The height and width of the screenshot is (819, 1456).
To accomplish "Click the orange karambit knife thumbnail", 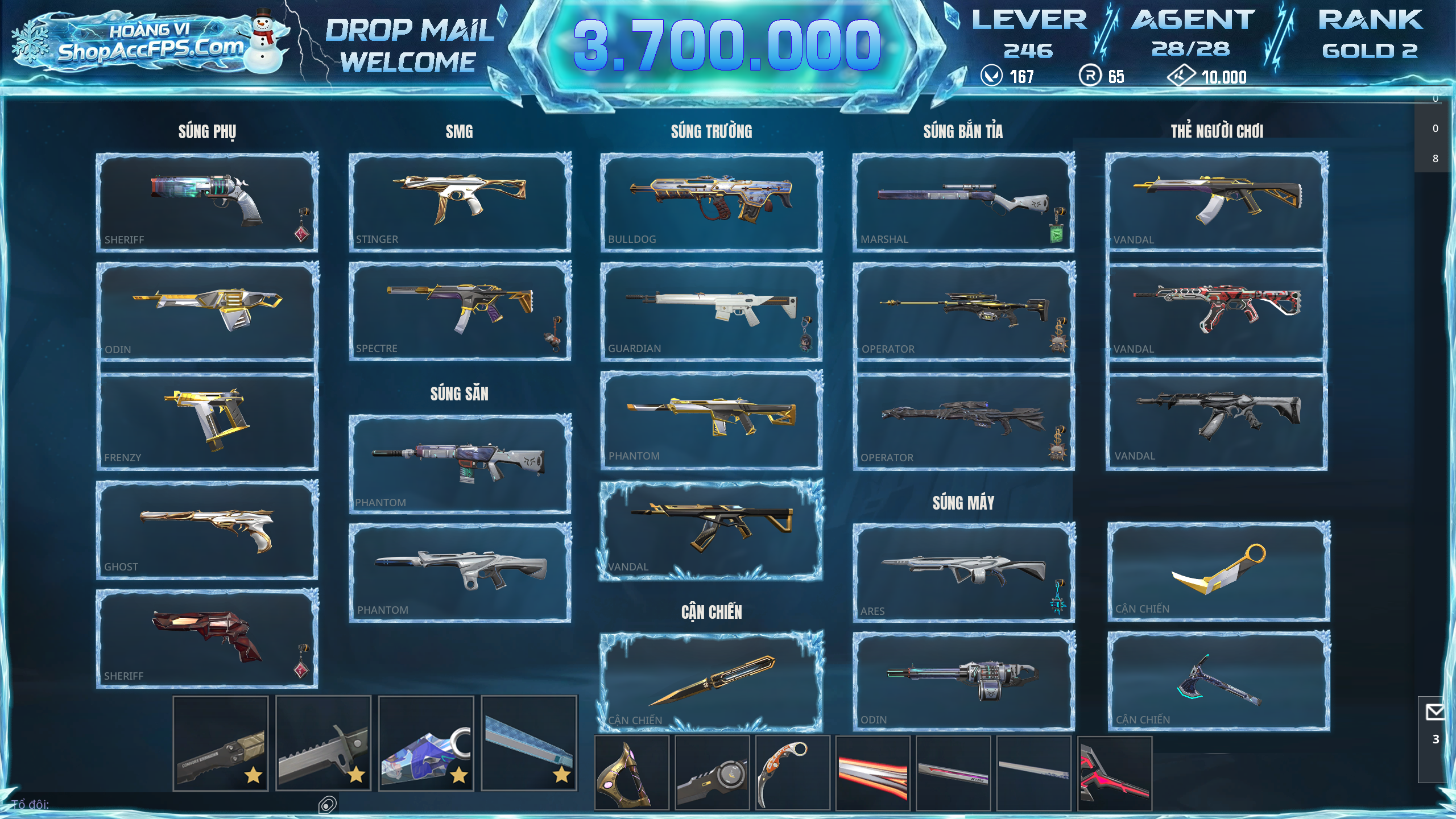I will pyautogui.click(x=792, y=772).
